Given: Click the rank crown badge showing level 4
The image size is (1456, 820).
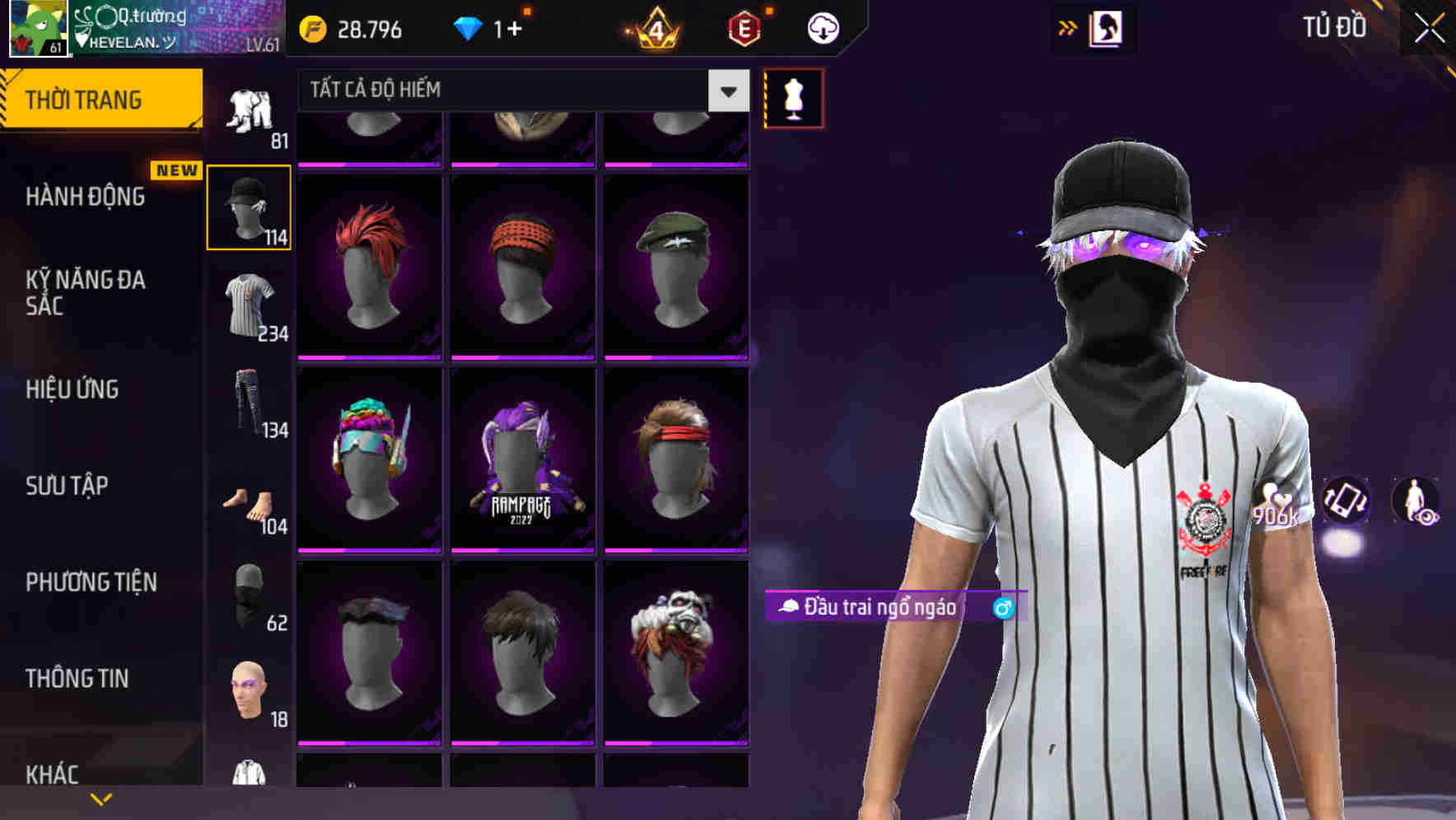Looking at the screenshot, I should (x=653, y=27).
